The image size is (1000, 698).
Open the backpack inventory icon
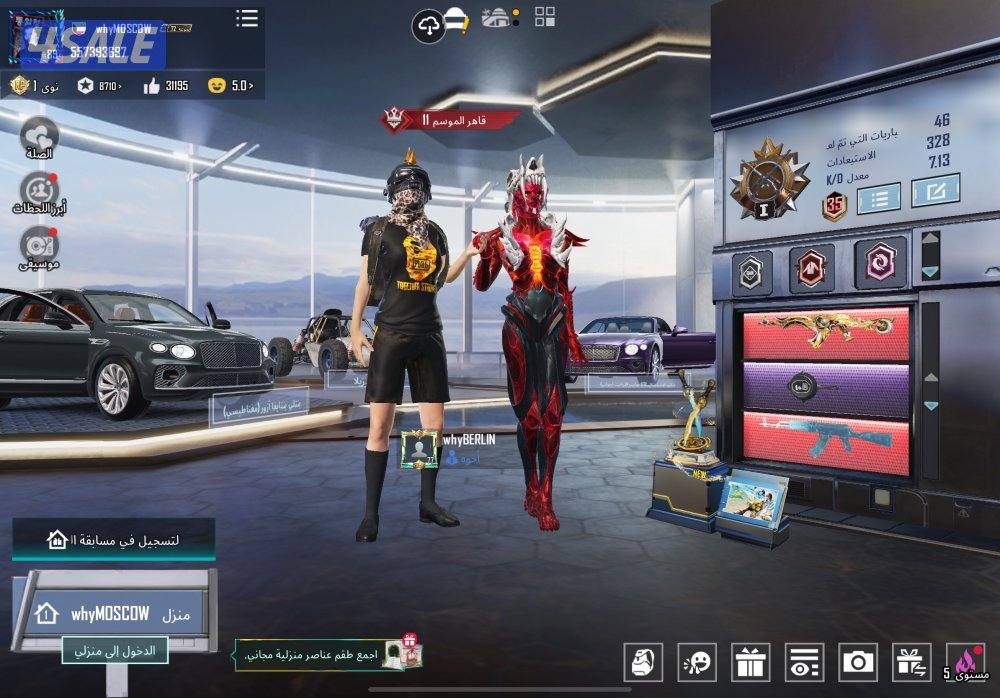[x=642, y=662]
